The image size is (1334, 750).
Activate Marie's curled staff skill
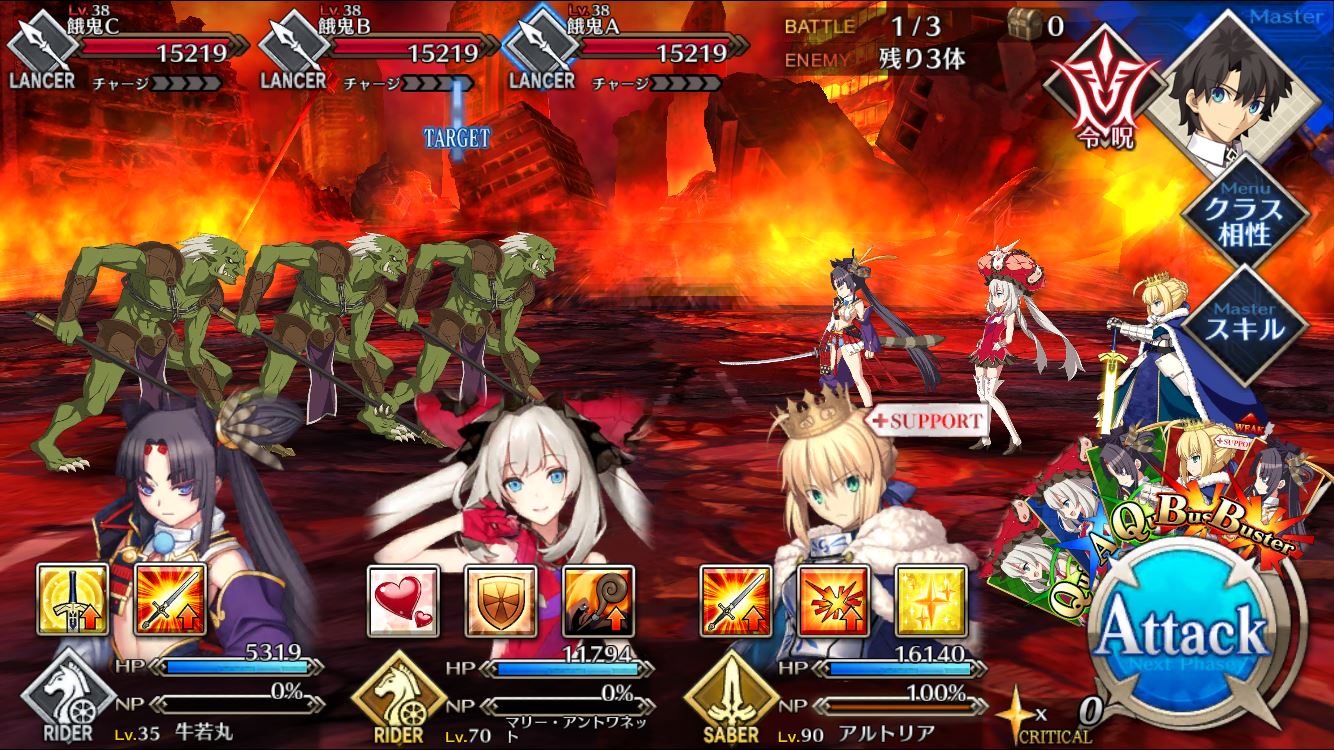597,601
